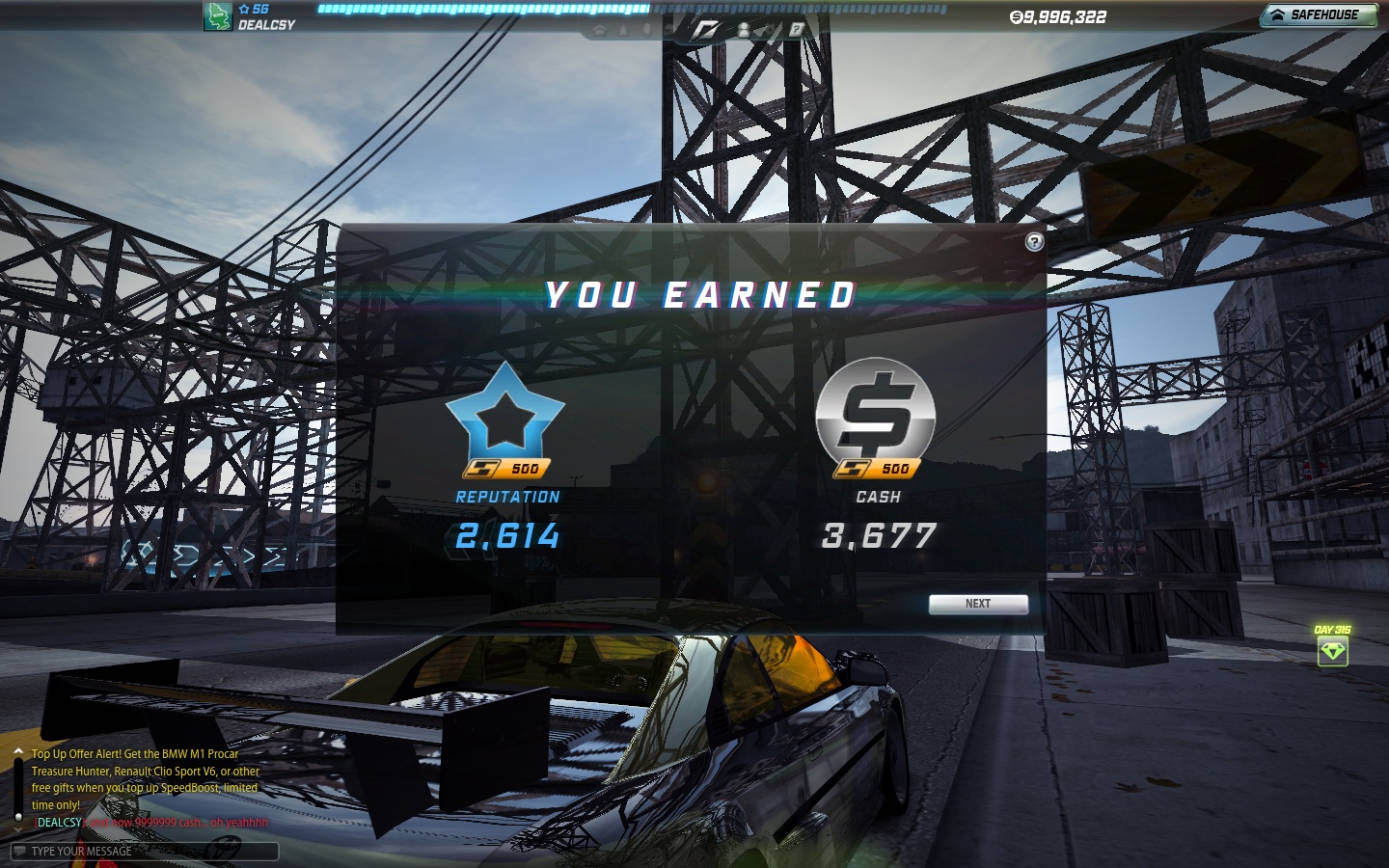The width and height of the screenshot is (1389, 868).
Task: Toggle the microphone icon in top bar
Action: (x=647, y=30)
